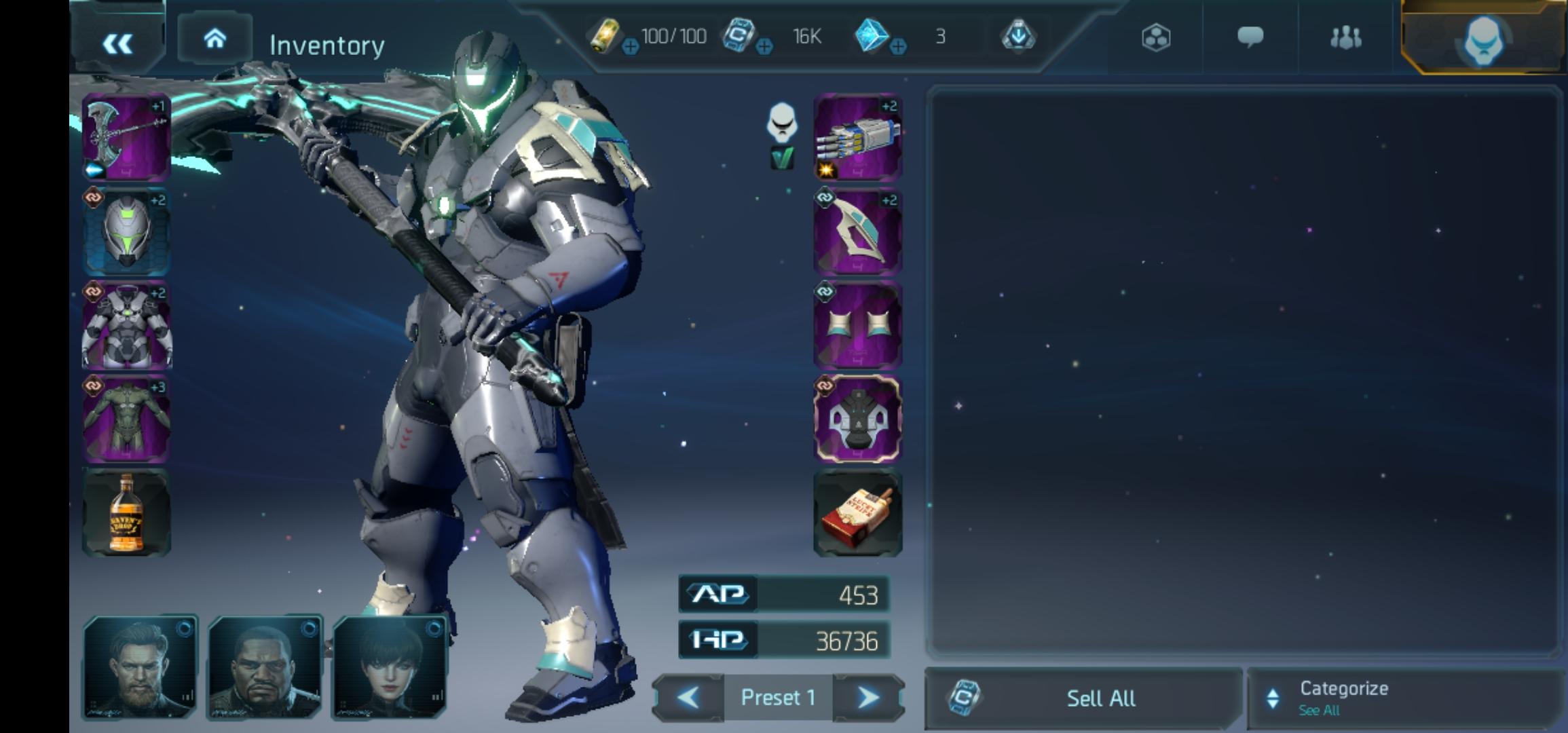The height and width of the screenshot is (733, 1568).
Task: Sell all inventory items
Action: pos(1083,698)
